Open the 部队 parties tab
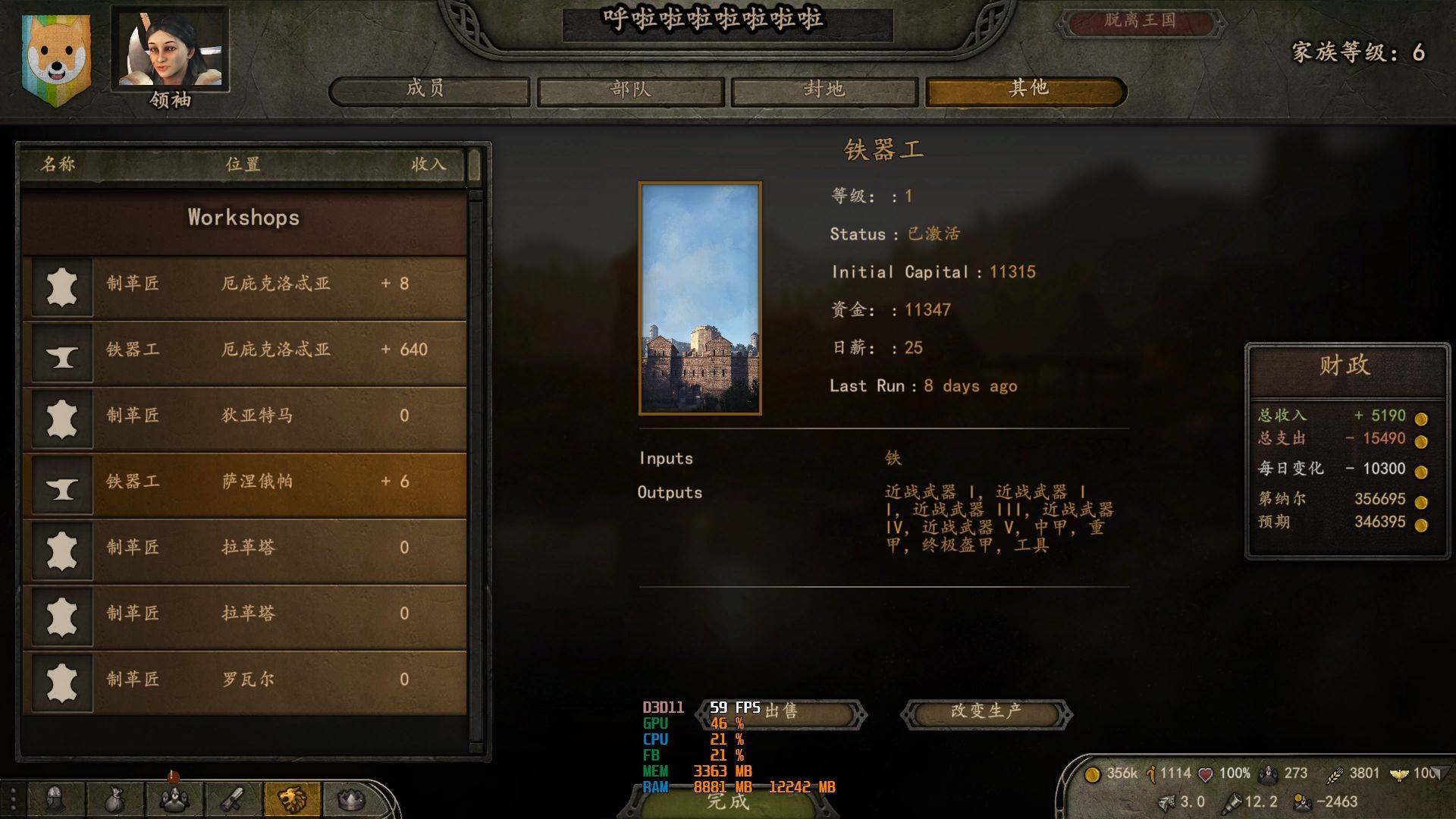This screenshot has height=819, width=1456. (632, 90)
